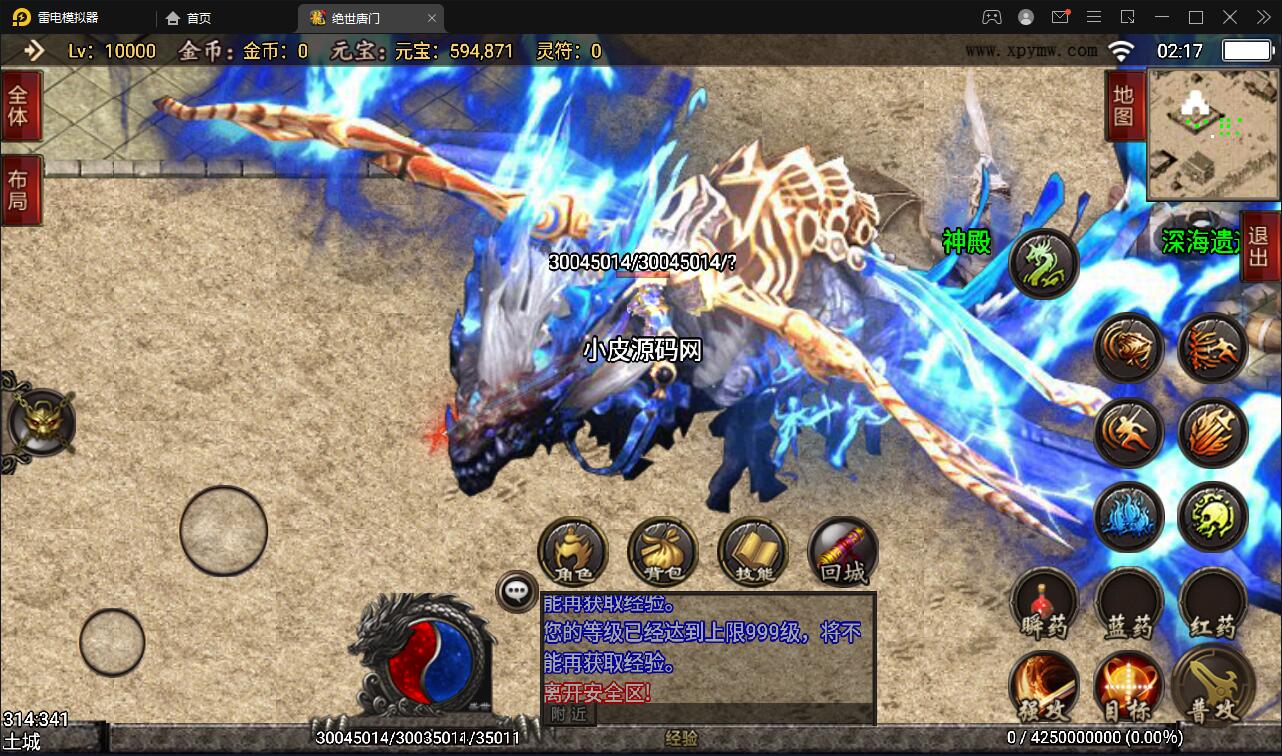Use the 回城 return-to-town scroll icon
The height and width of the screenshot is (756, 1282).
pos(841,551)
